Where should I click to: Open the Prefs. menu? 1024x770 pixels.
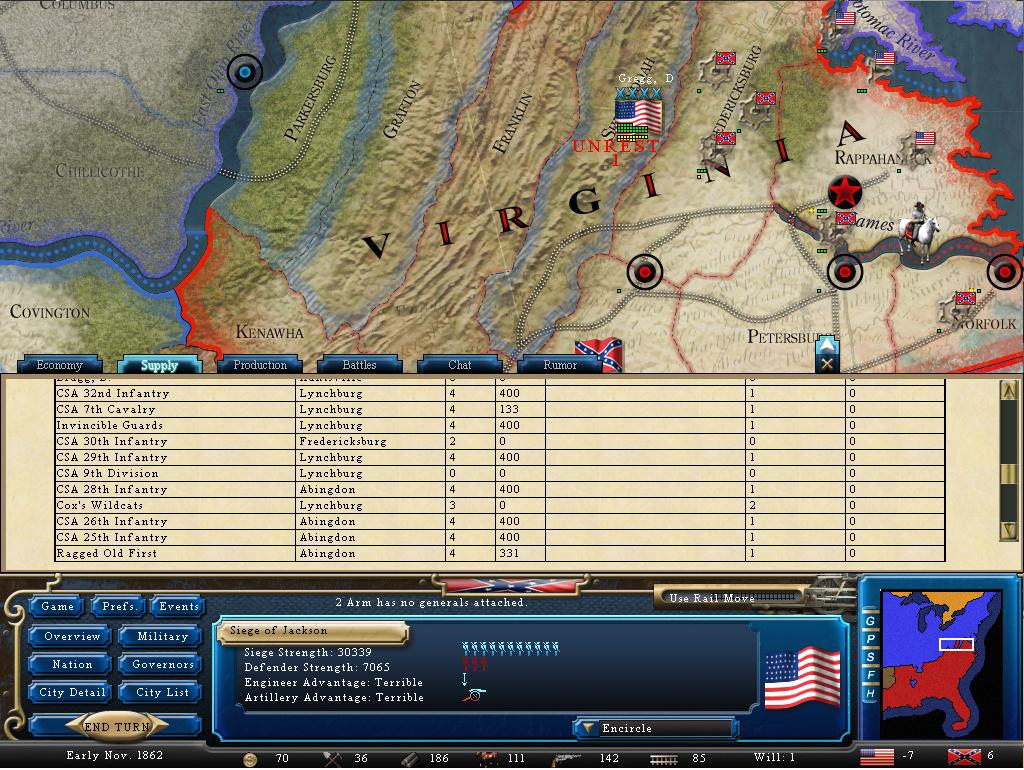point(119,606)
